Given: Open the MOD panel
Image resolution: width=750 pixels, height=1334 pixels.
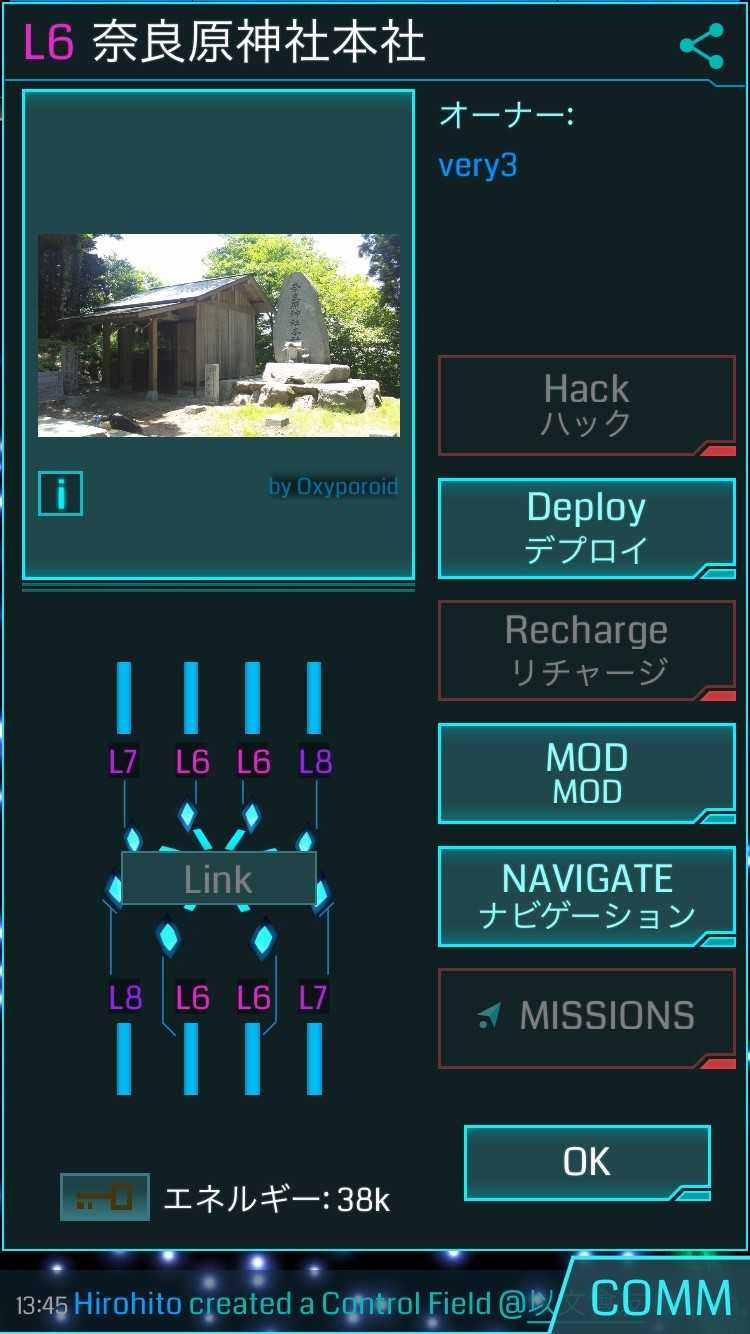Looking at the screenshot, I should [x=586, y=773].
